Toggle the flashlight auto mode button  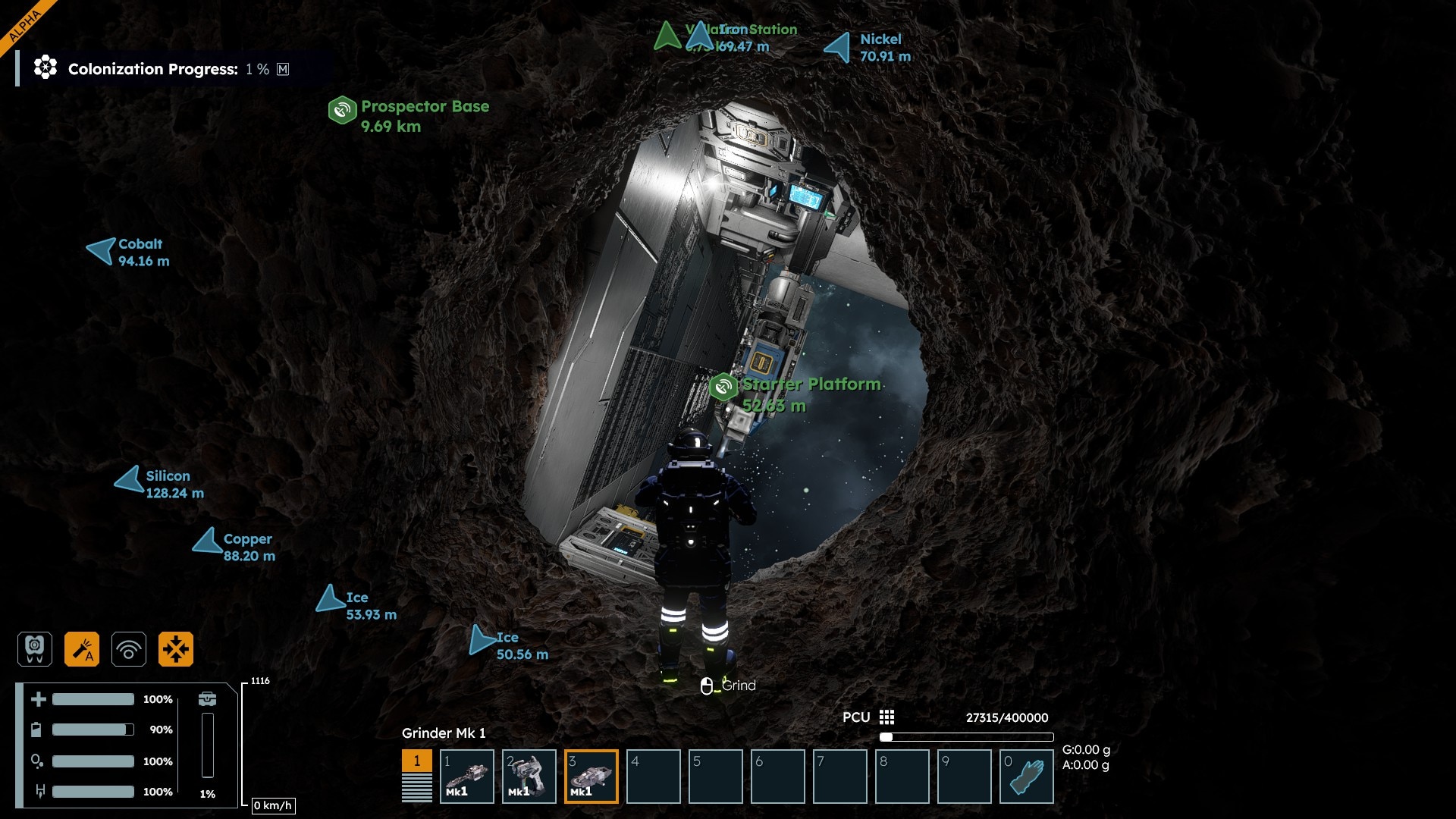[x=82, y=648]
